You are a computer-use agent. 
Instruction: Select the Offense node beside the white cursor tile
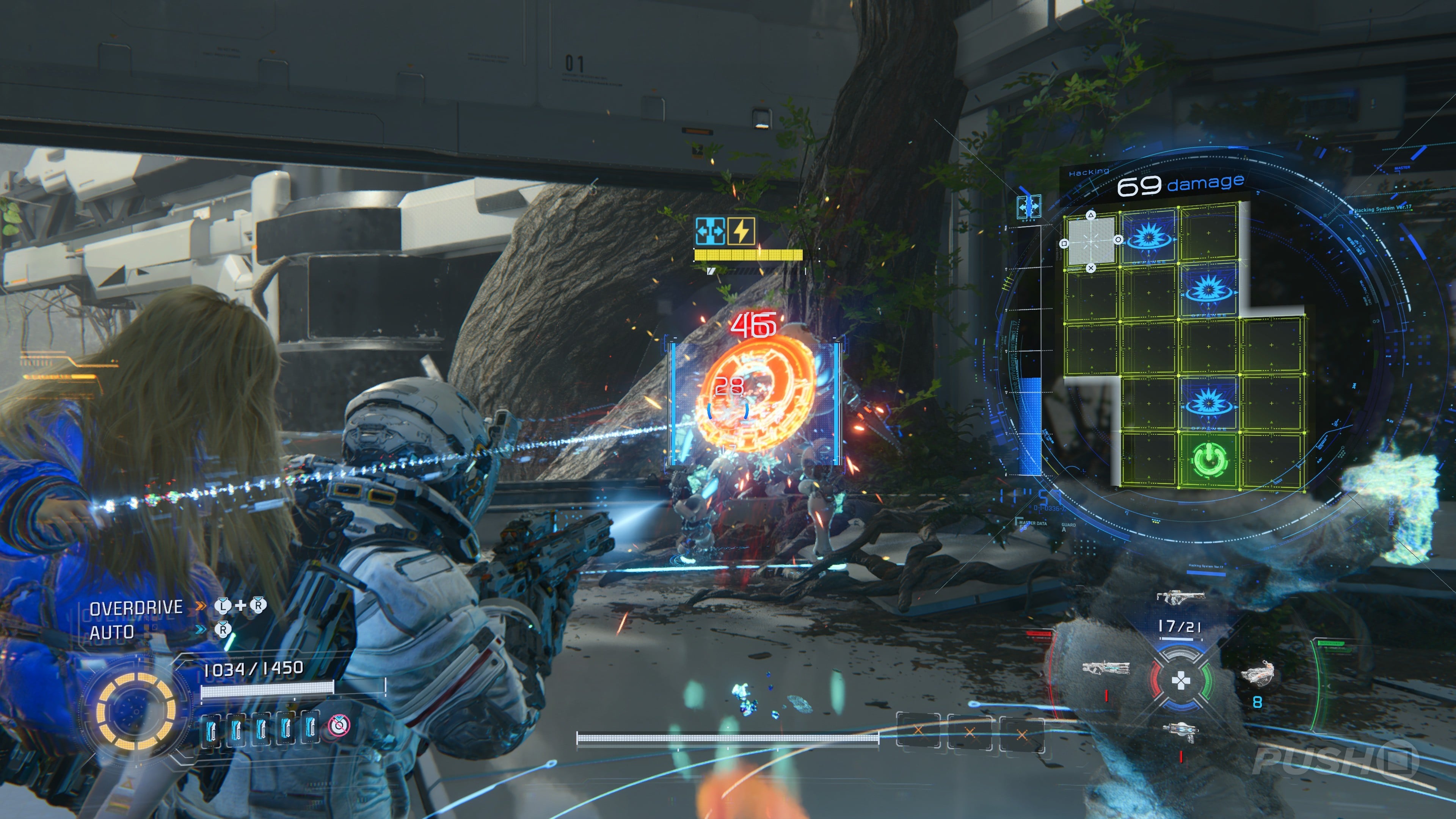tap(1148, 236)
